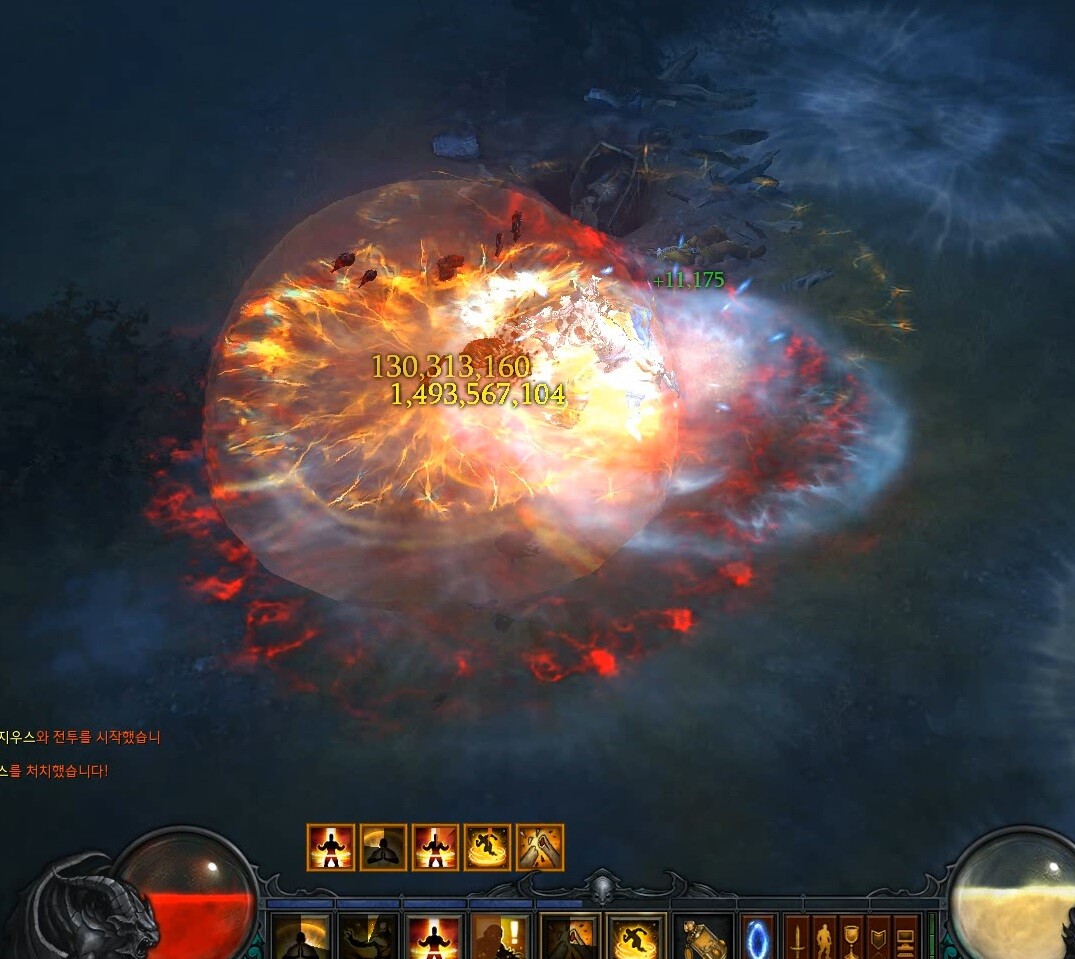Select the meditating figure buff icon
This screenshot has height=959, width=1075.
384,848
